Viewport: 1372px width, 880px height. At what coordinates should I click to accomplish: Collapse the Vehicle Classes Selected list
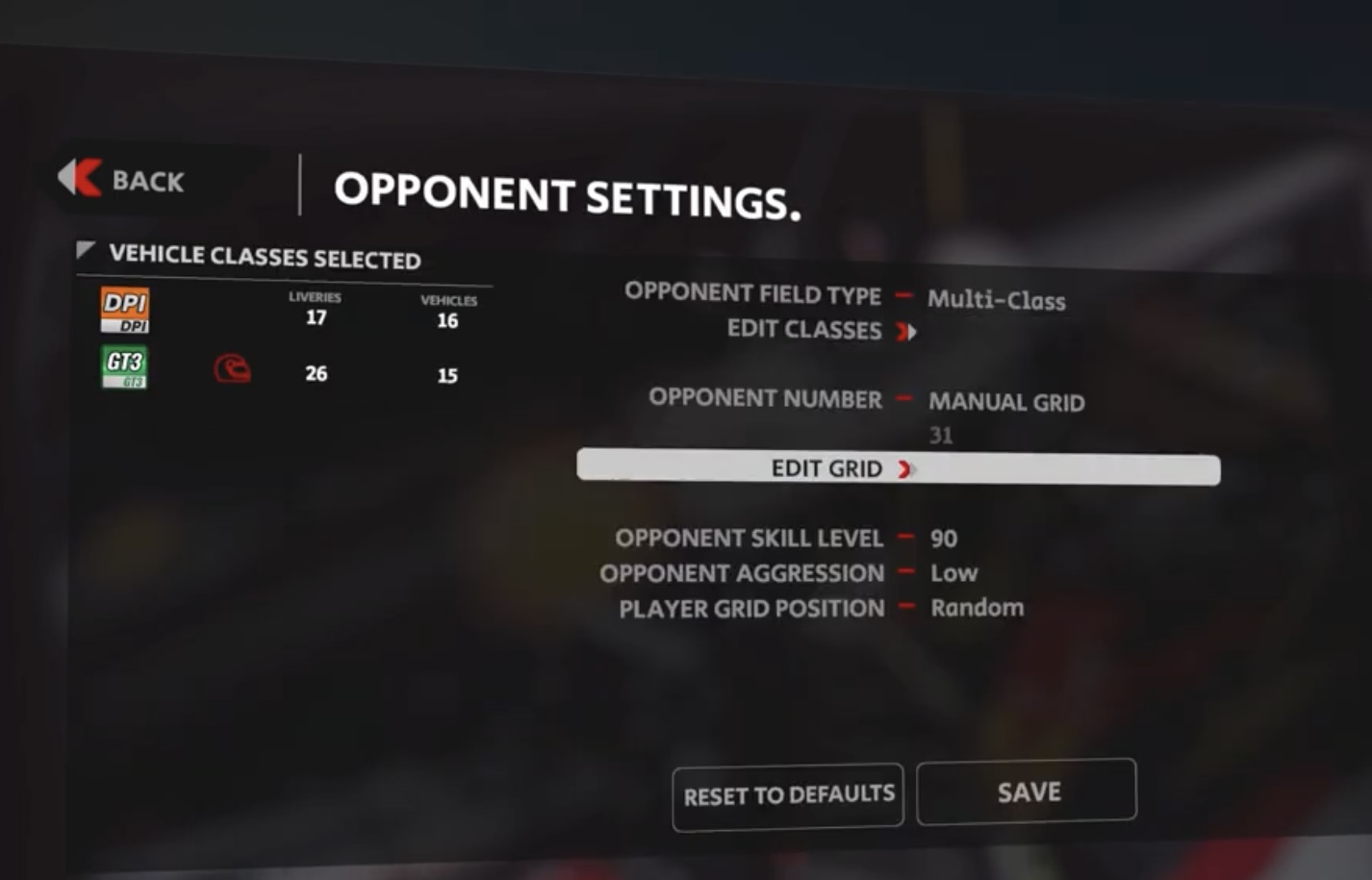[x=86, y=252]
